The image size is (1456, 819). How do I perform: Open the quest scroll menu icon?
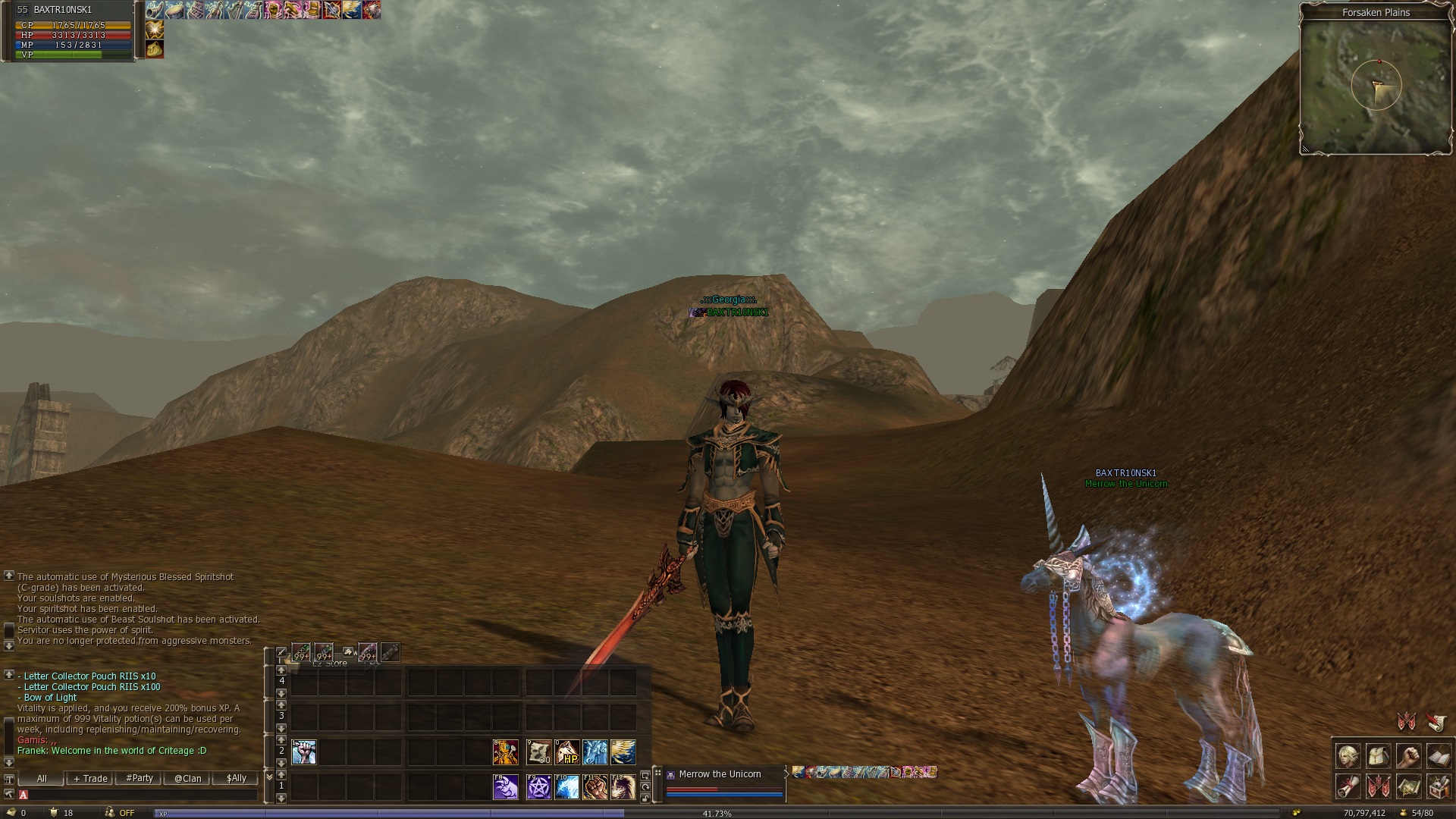(1348, 786)
